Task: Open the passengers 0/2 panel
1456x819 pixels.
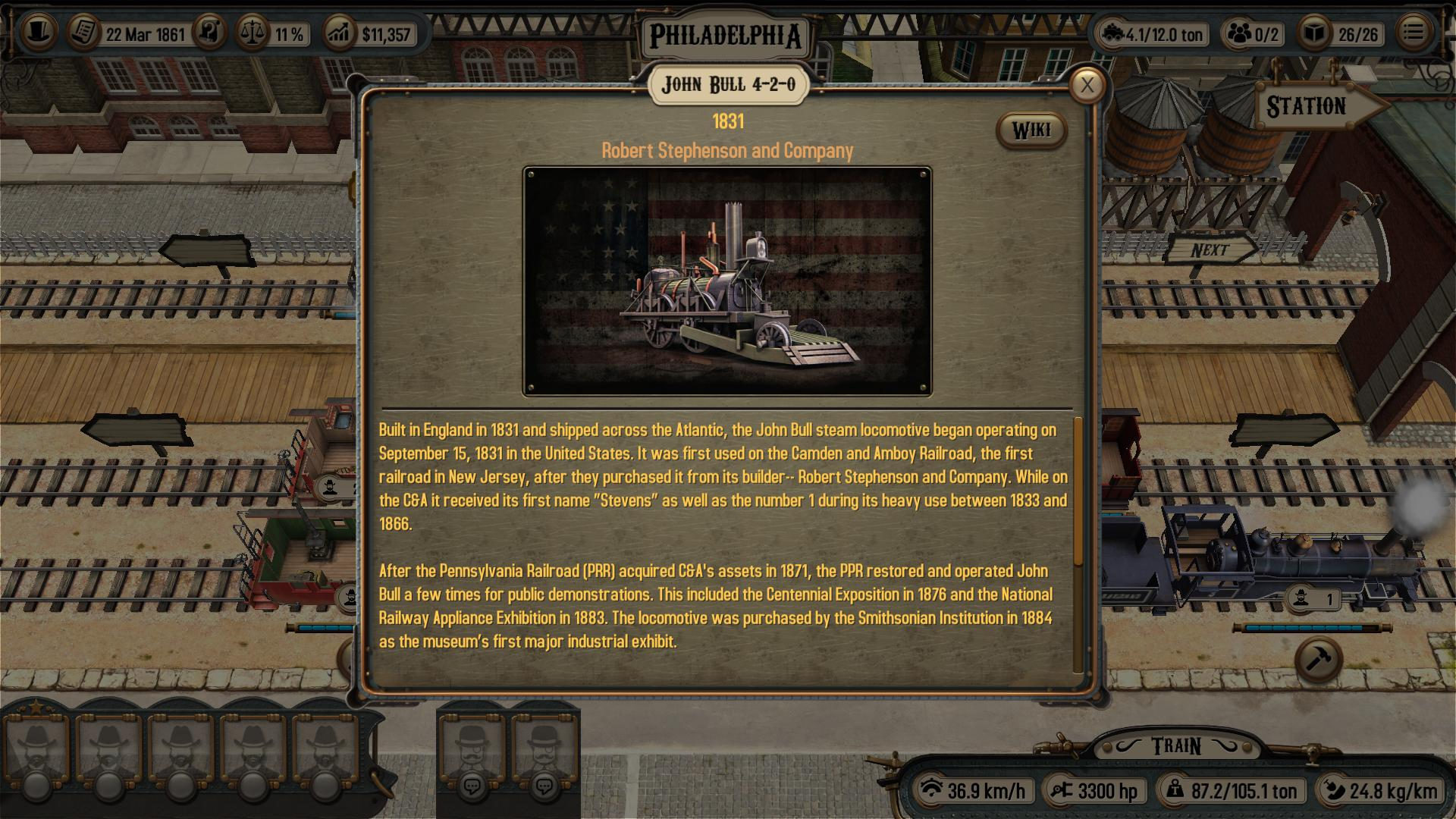Action: 1239,33
